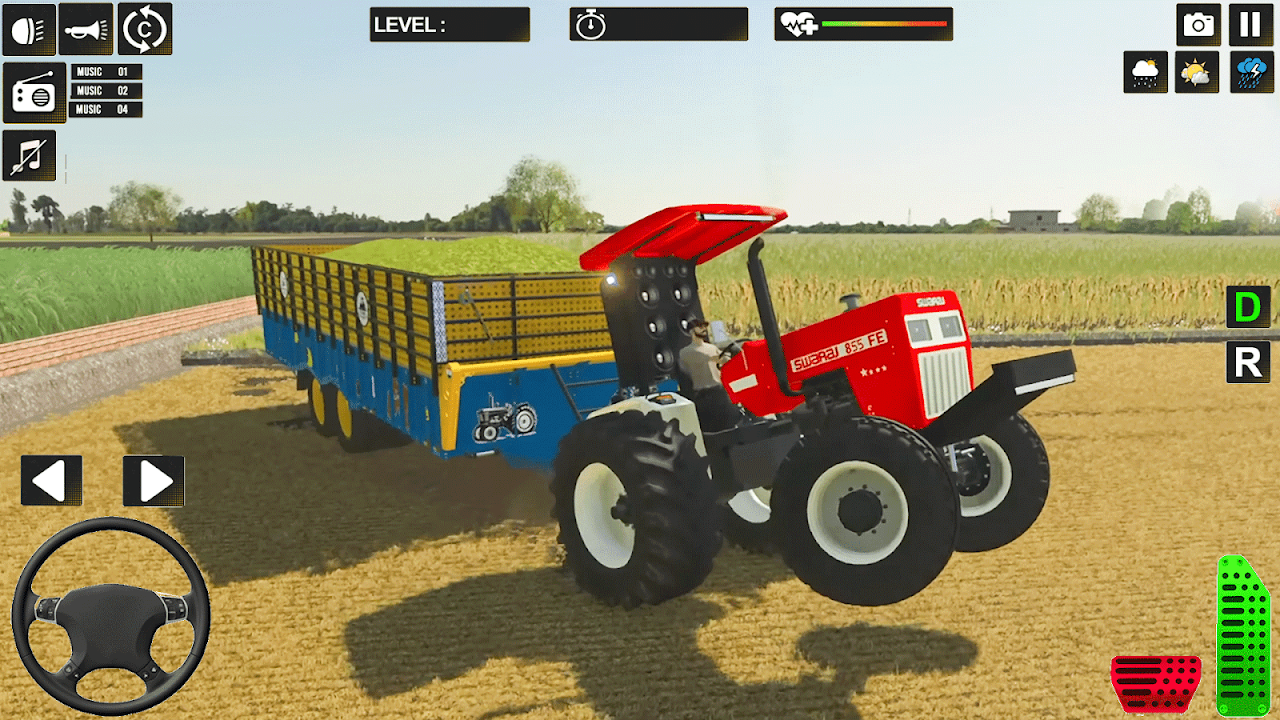
Task: Set weather to sunny
Action: click(1196, 72)
